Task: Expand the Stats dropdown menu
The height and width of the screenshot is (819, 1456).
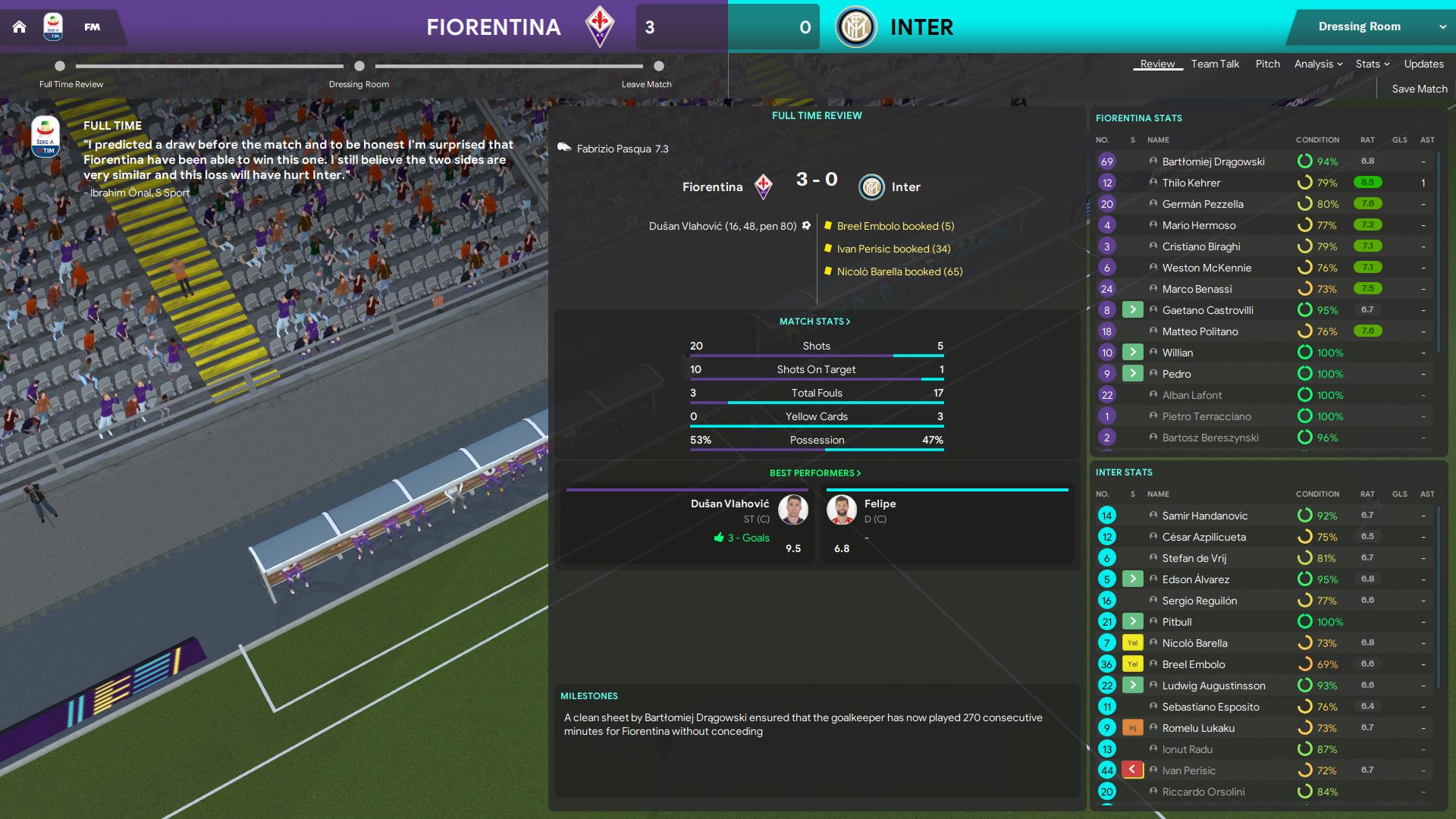Action: coord(1373,64)
